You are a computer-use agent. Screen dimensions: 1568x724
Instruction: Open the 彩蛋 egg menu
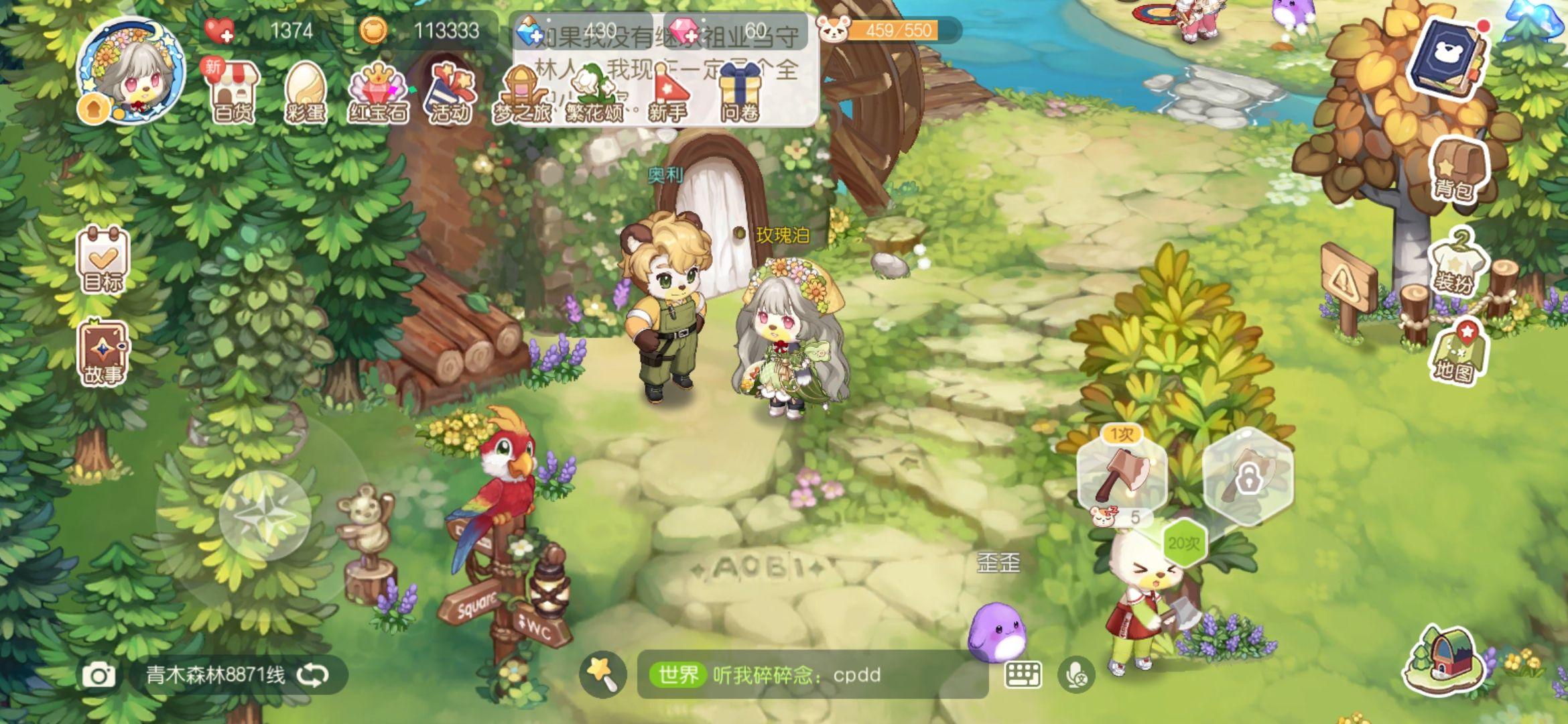[x=306, y=93]
